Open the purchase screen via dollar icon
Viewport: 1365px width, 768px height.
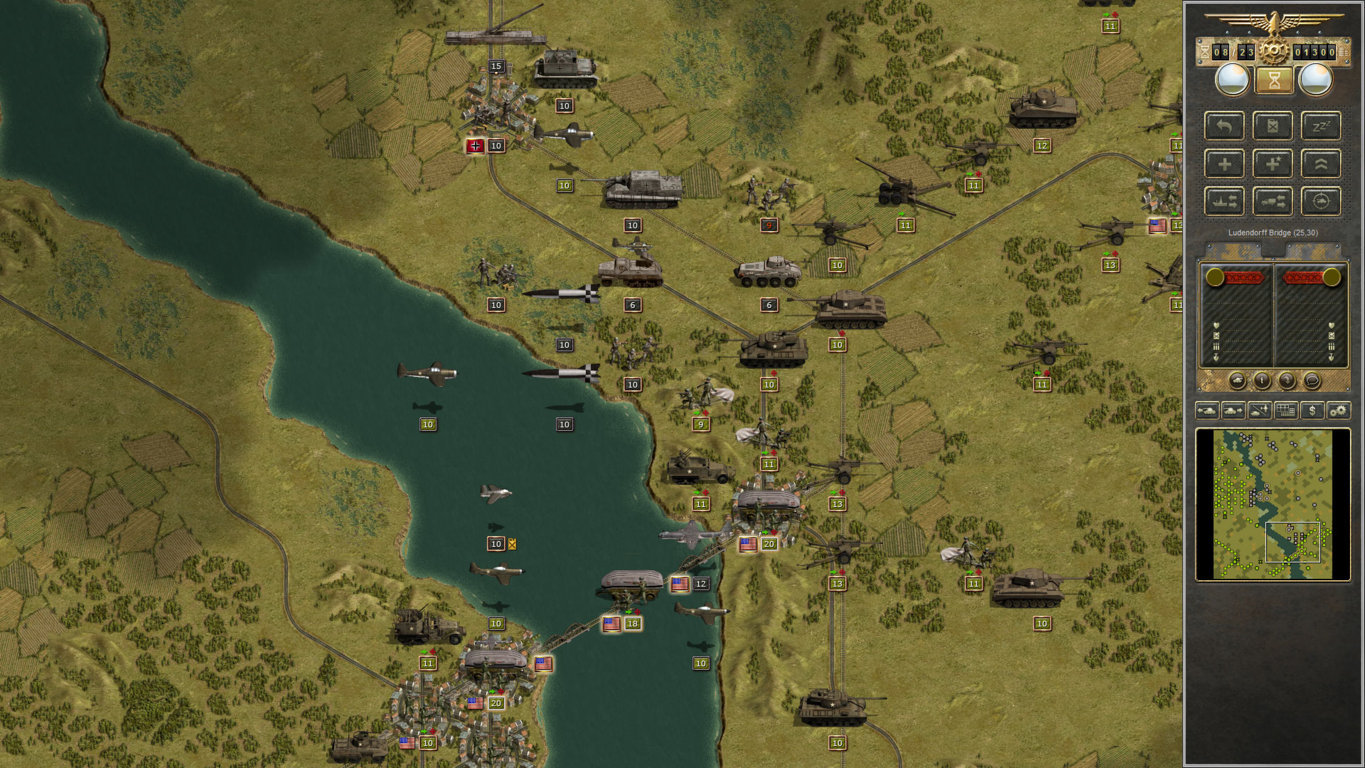1312,410
